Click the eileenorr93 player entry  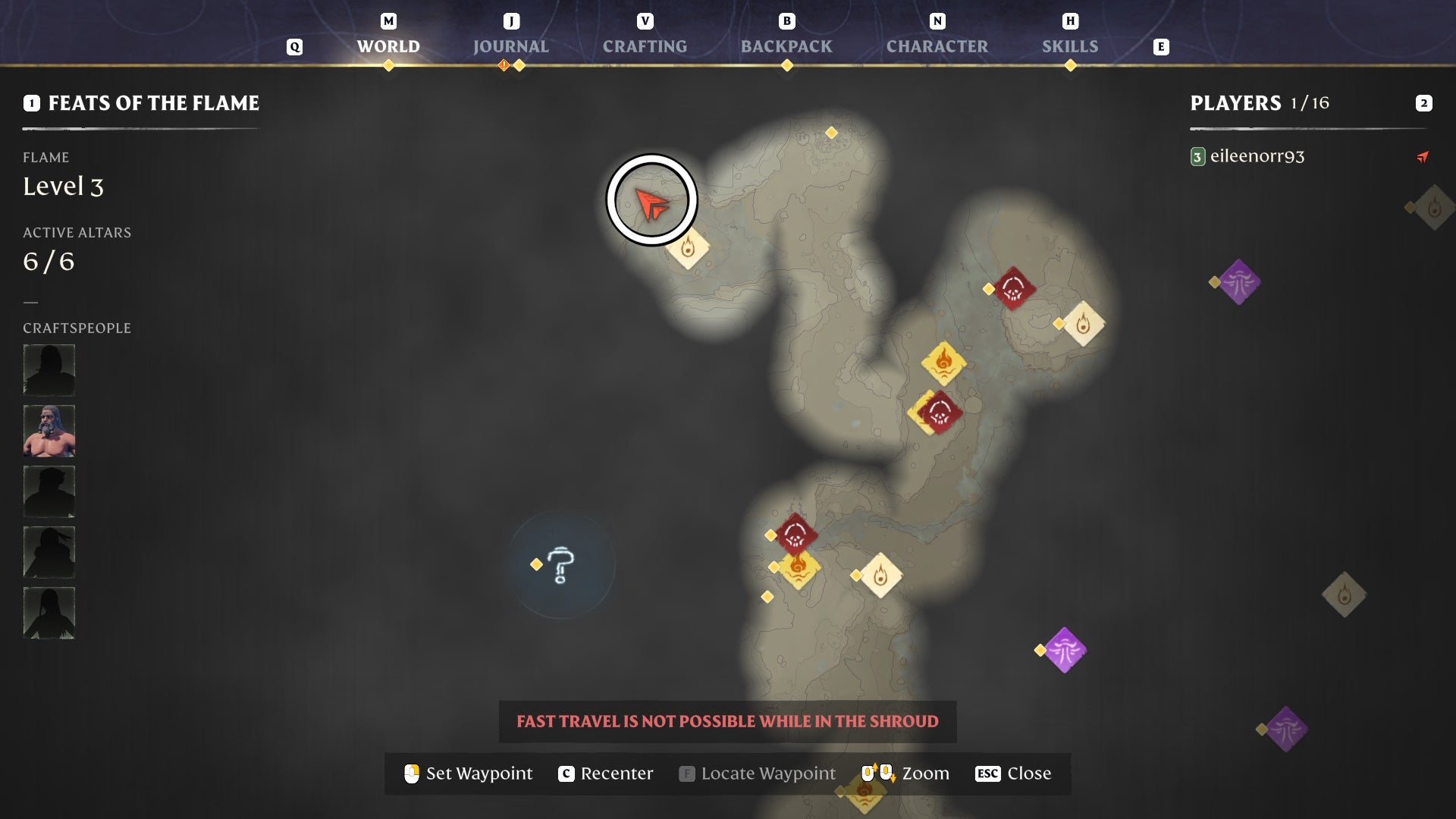(1257, 157)
